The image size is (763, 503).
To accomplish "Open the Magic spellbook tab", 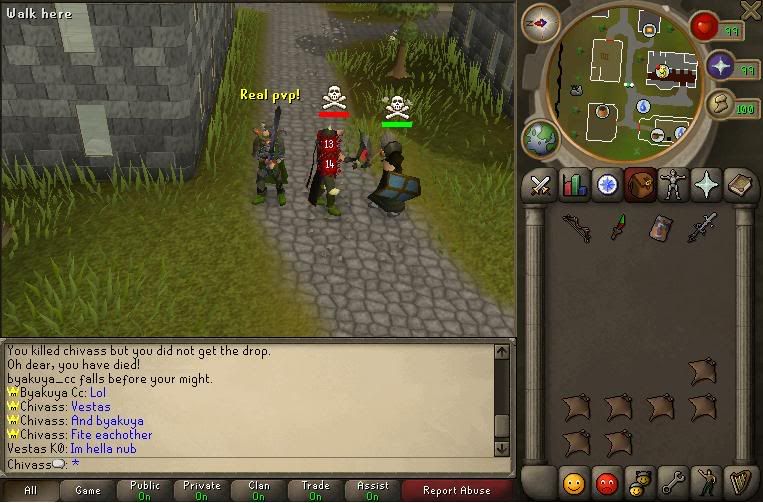I will 737,186.
